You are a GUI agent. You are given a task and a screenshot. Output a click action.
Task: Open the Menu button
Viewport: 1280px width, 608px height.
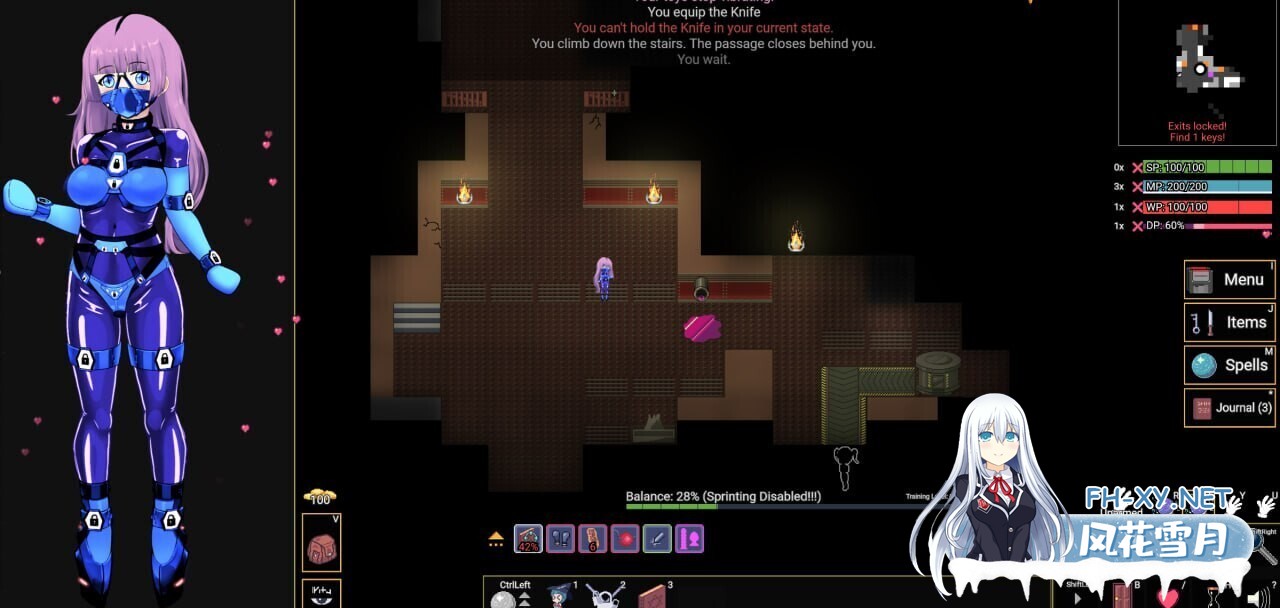click(x=1229, y=280)
